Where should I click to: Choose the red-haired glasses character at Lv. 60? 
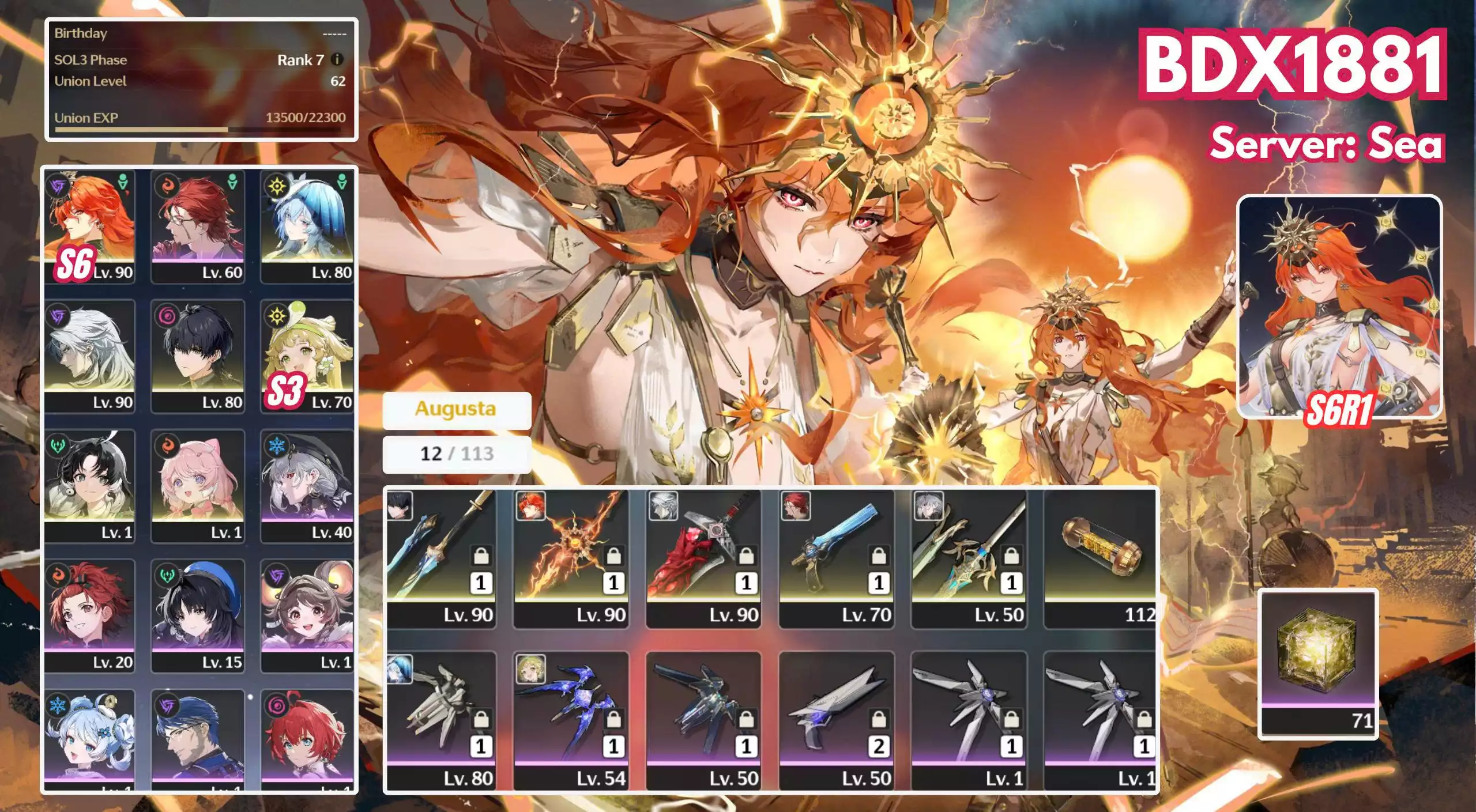(x=198, y=226)
